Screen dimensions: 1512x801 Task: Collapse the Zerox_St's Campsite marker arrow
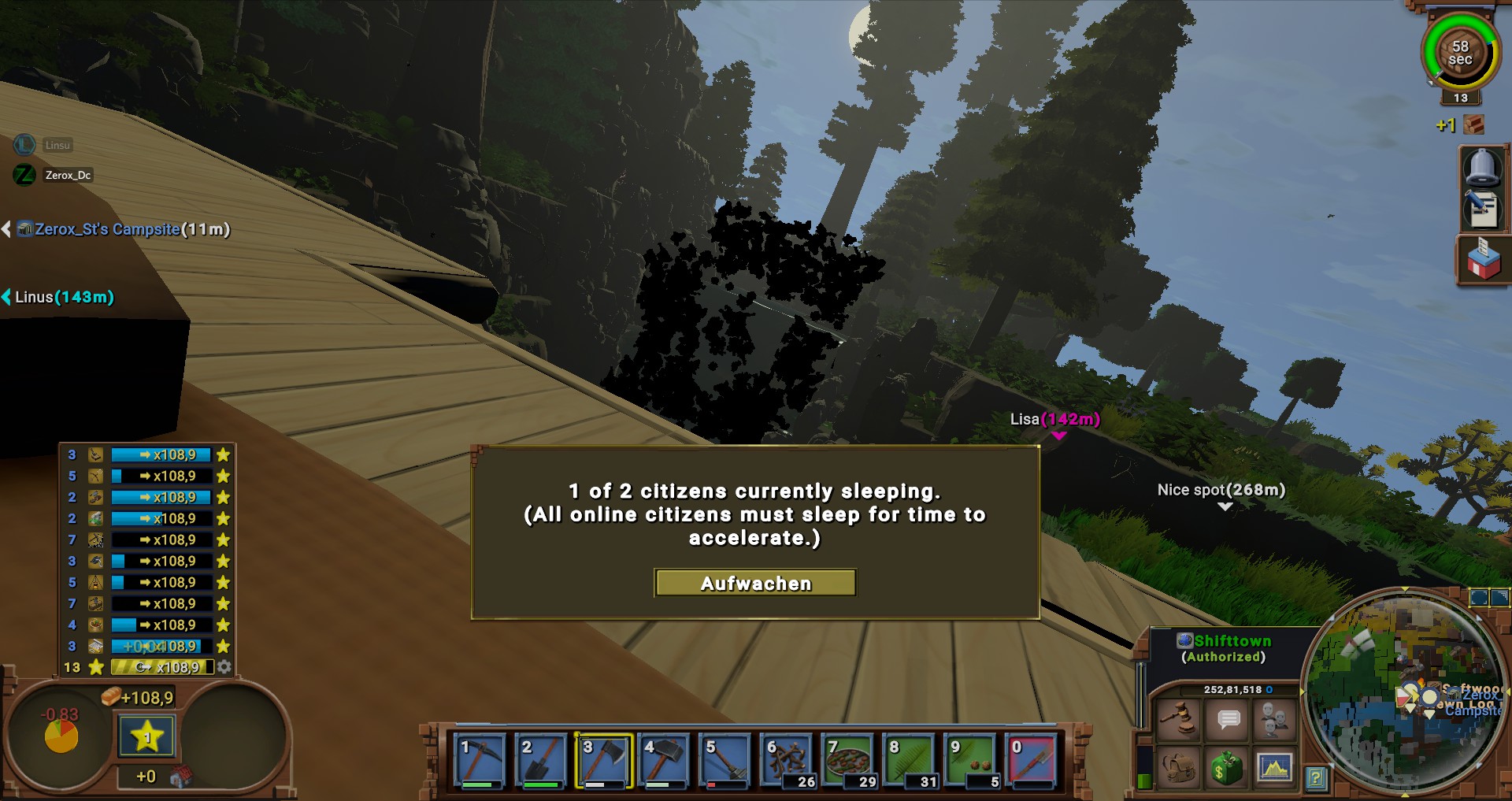click(6, 229)
